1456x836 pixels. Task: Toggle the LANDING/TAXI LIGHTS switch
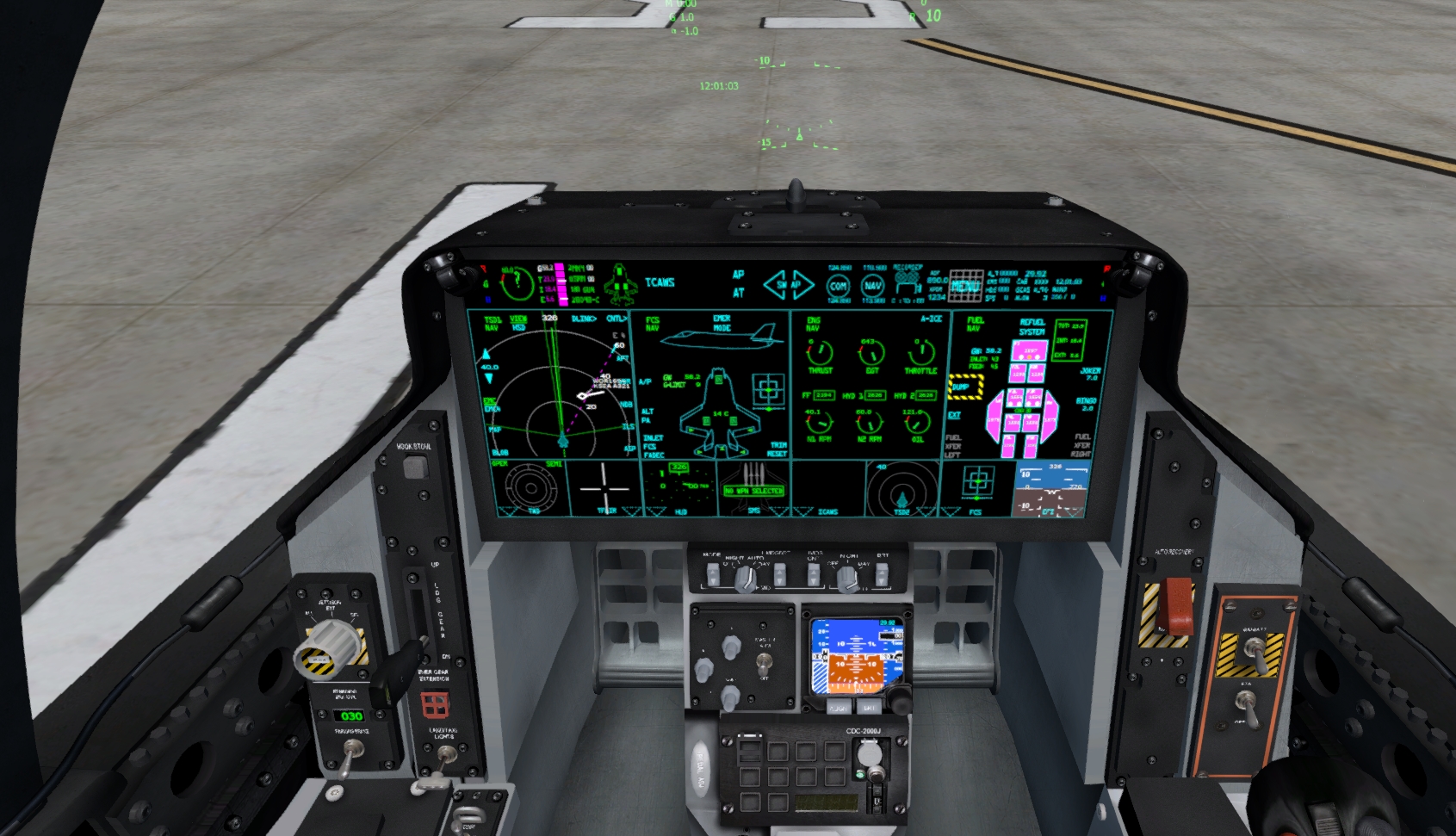tap(446, 755)
